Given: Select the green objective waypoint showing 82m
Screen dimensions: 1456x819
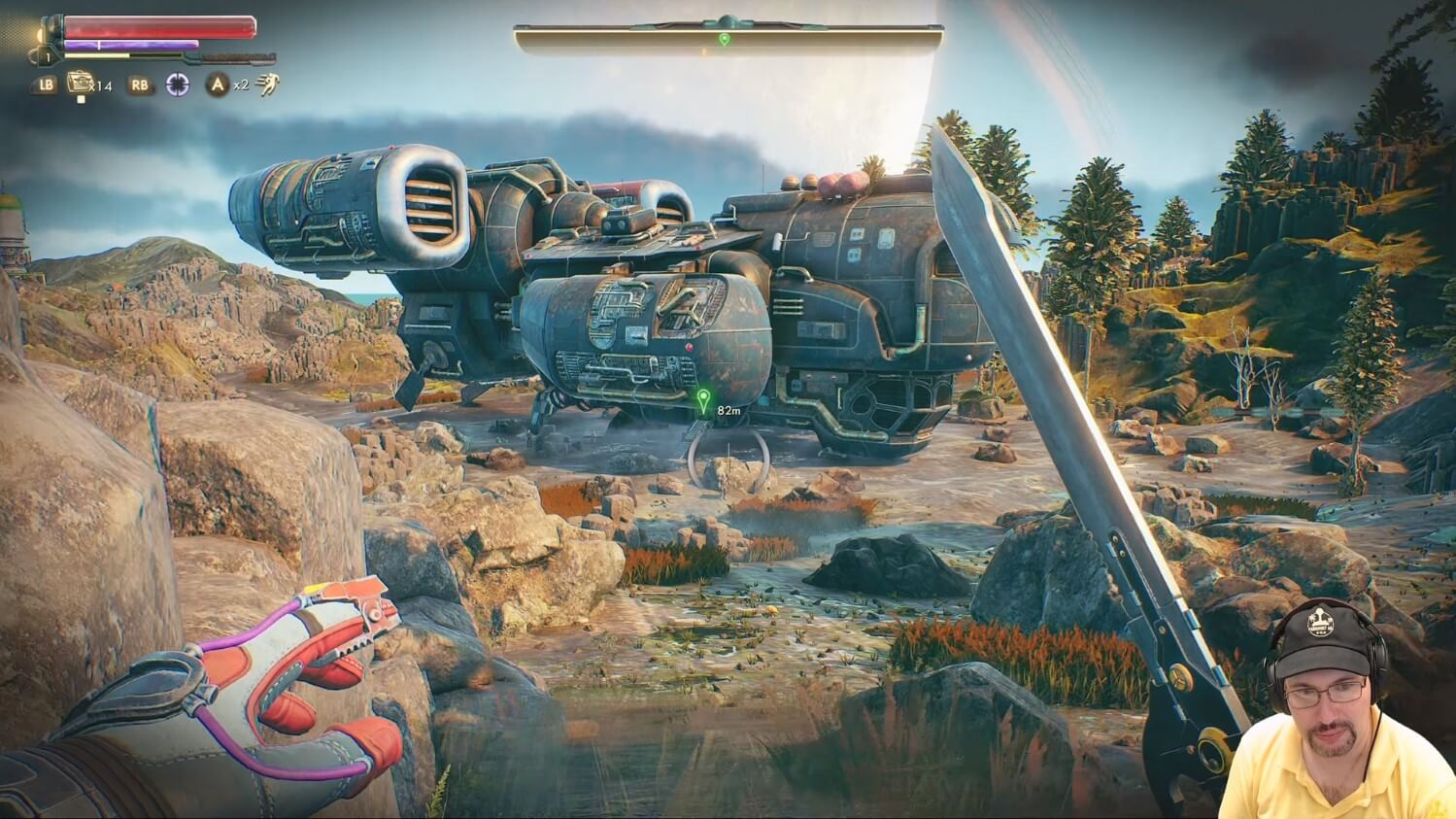Looking at the screenshot, I should tap(704, 400).
